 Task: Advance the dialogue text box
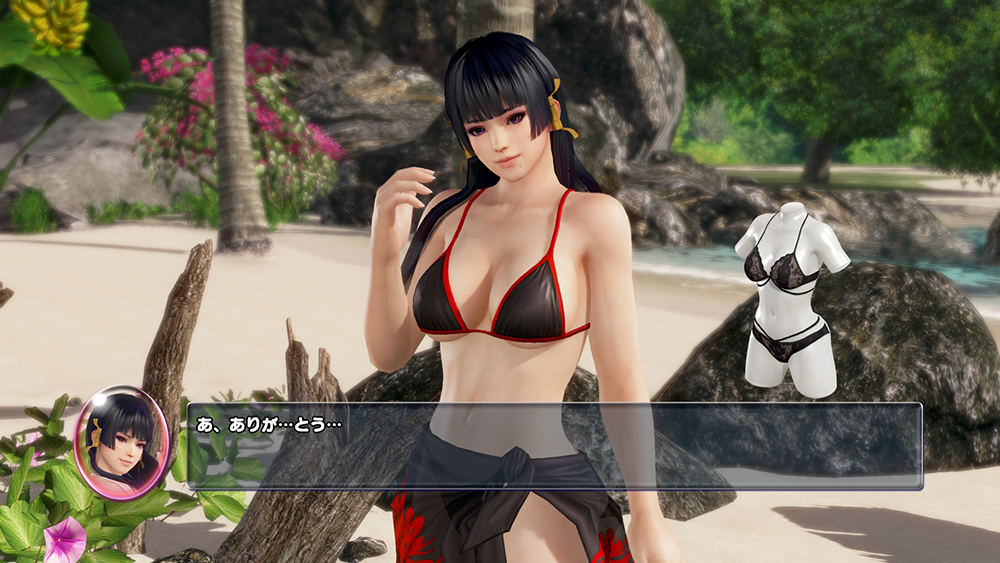pos(555,446)
